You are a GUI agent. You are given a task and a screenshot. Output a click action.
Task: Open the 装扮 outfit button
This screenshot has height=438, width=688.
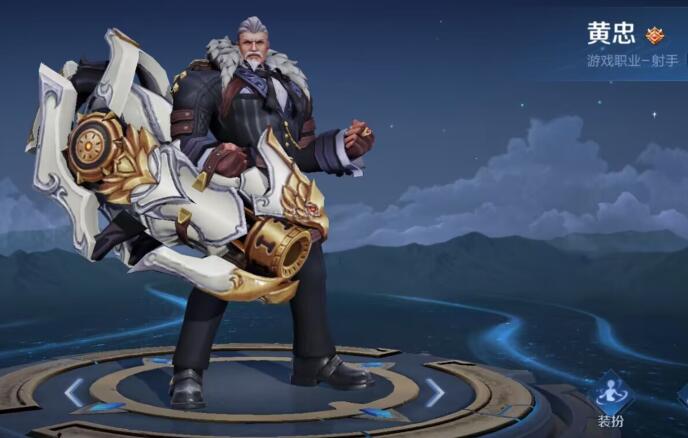(610, 400)
